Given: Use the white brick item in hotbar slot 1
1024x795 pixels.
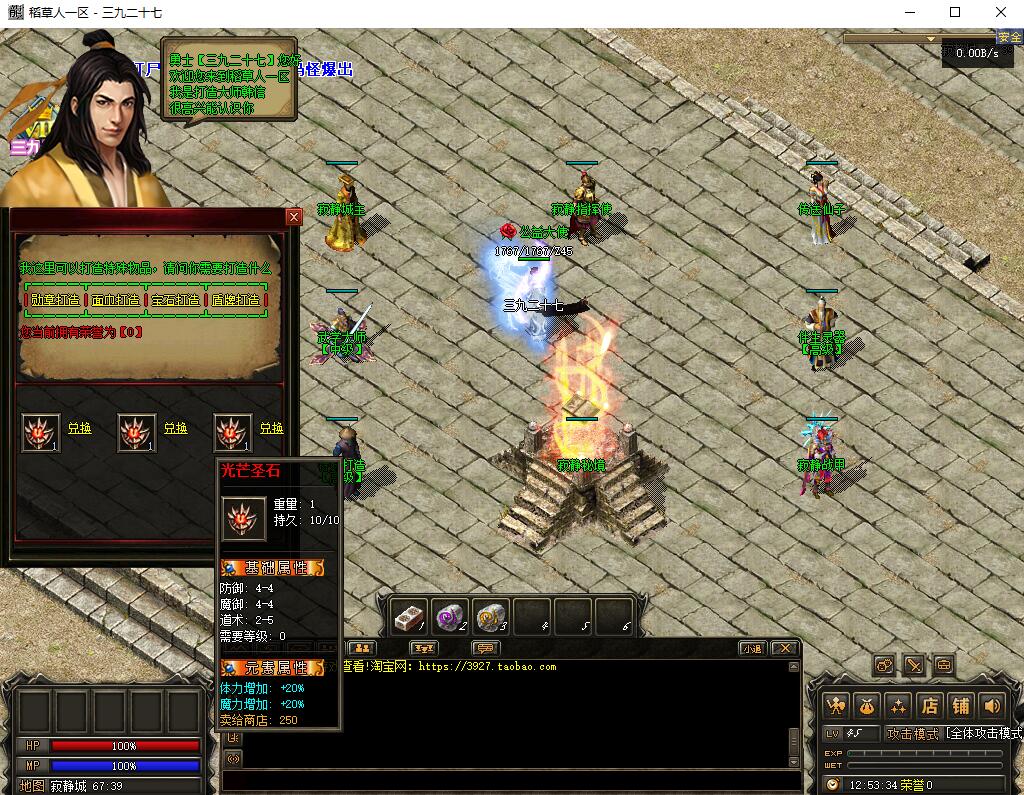Looking at the screenshot, I should coord(408,616).
